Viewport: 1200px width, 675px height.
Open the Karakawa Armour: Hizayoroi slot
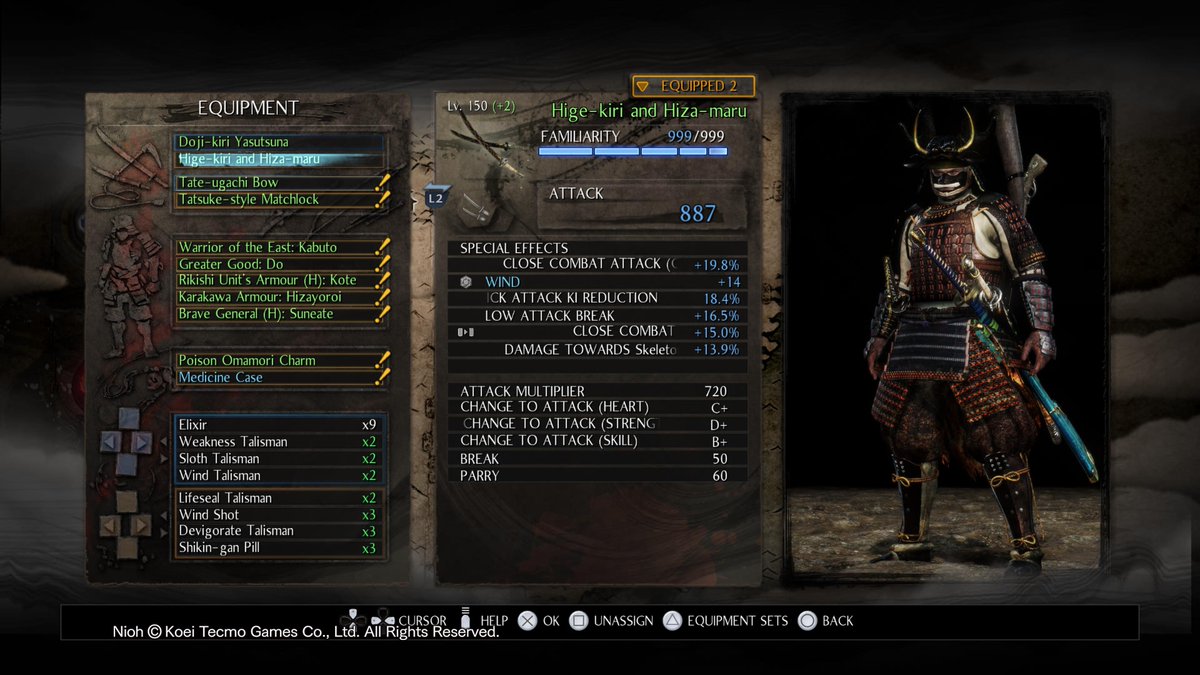279,297
